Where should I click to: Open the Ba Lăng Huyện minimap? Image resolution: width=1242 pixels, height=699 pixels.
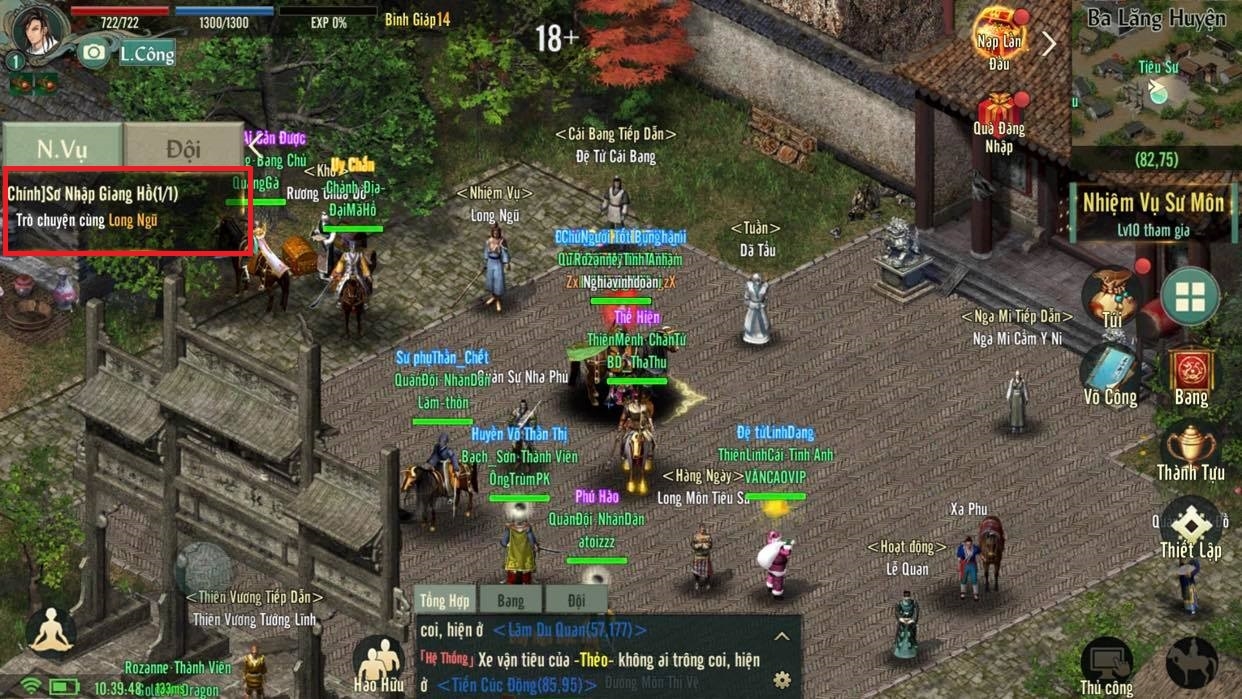coord(1156,85)
